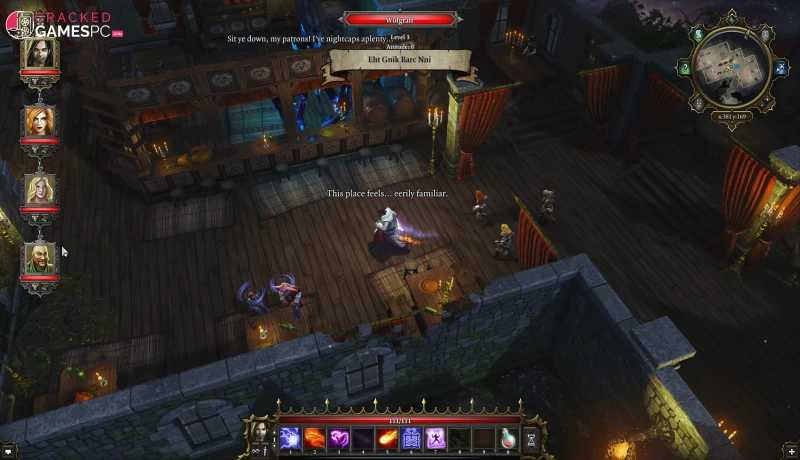Image resolution: width=800 pixels, height=460 pixels.
Task: Cast the orange flame skill in slot 2
Action: tap(314, 437)
